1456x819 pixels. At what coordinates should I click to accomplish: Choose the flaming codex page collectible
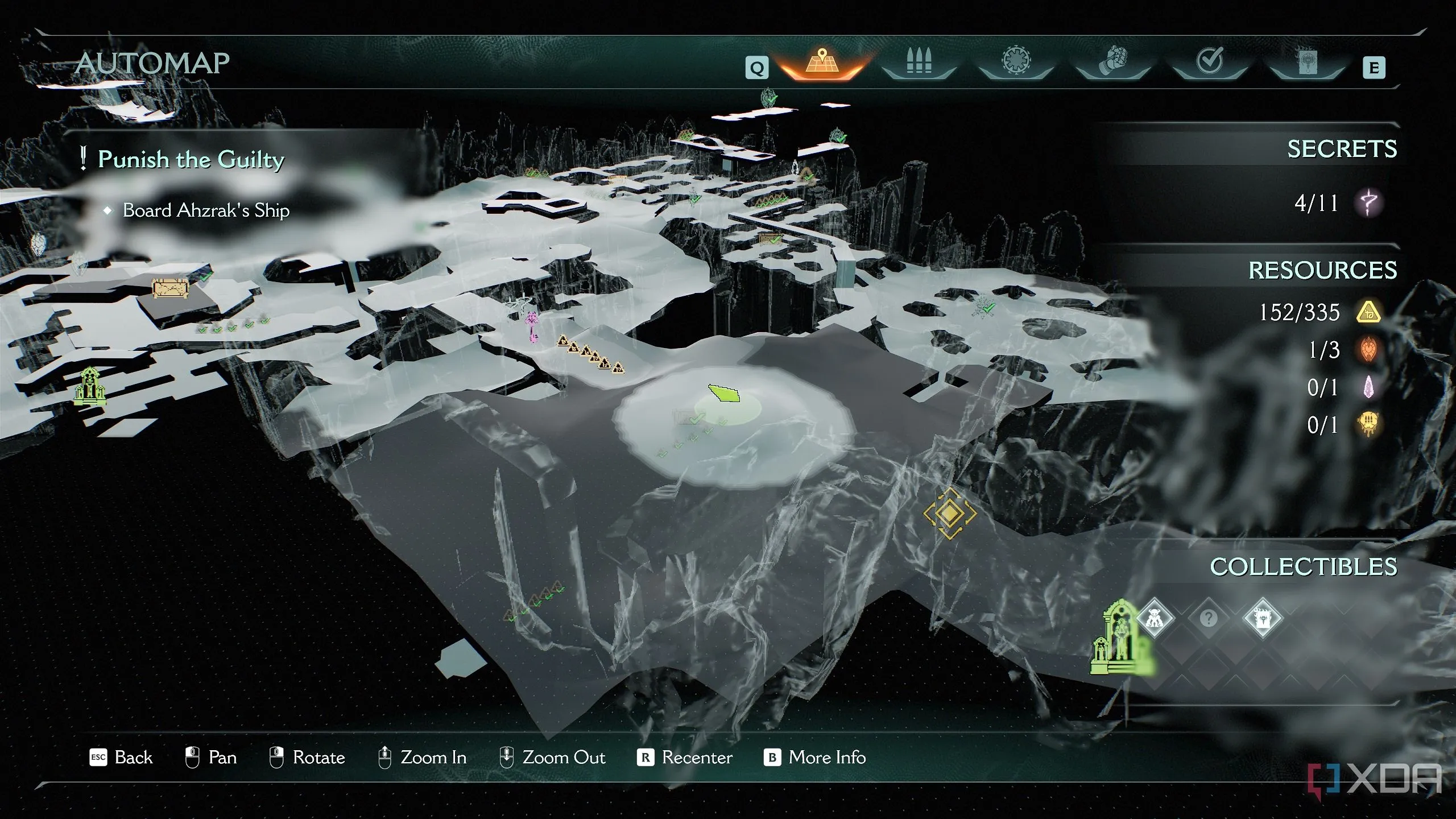point(1262,618)
